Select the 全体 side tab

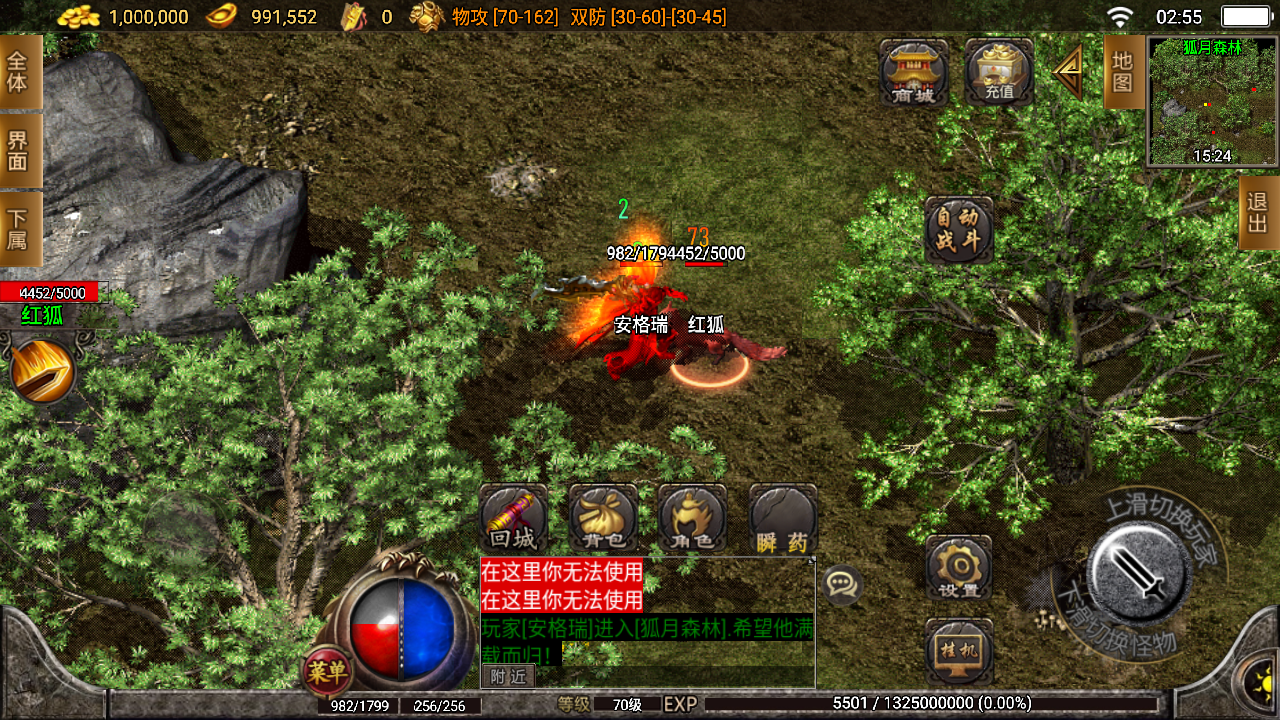click(19, 72)
